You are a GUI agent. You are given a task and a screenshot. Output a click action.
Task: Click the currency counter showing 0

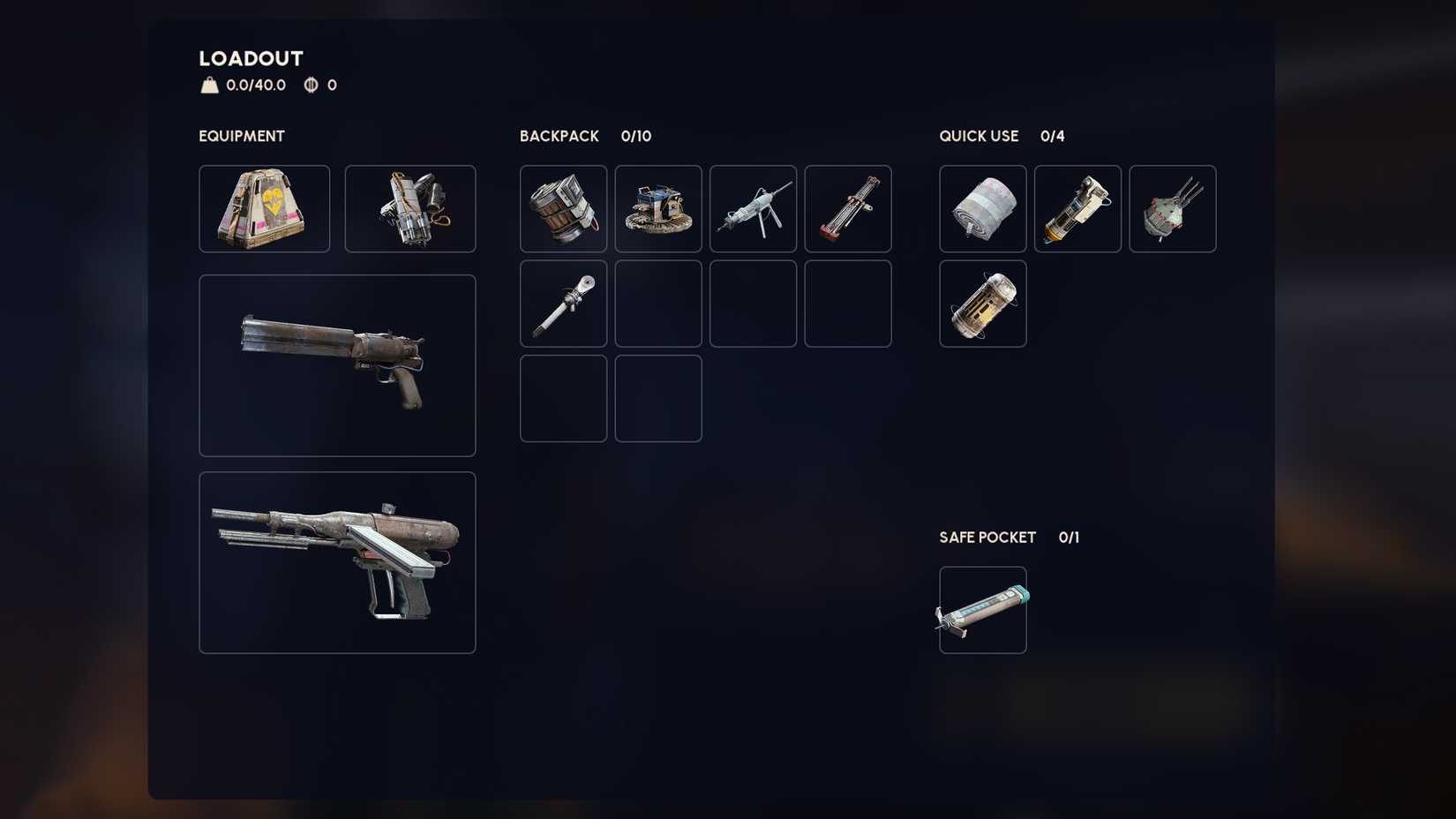tap(319, 86)
